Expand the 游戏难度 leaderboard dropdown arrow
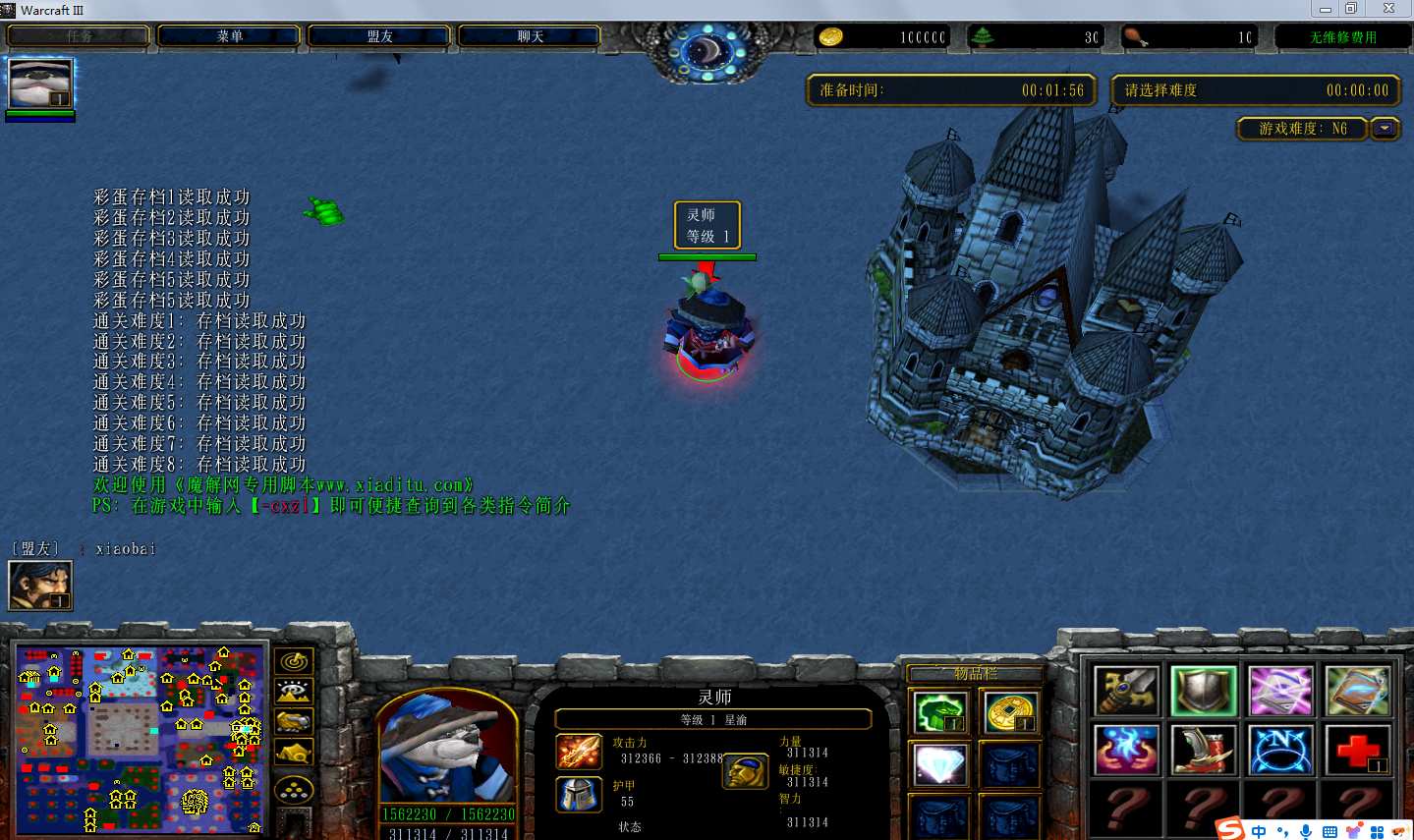The width and height of the screenshot is (1414, 840). [x=1385, y=129]
